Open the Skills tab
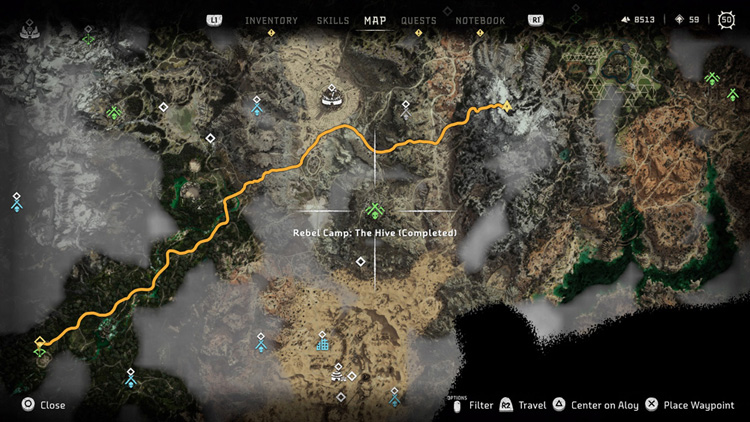Image resolution: width=750 pixels, height=422 pixels. (x=333, y=20)
